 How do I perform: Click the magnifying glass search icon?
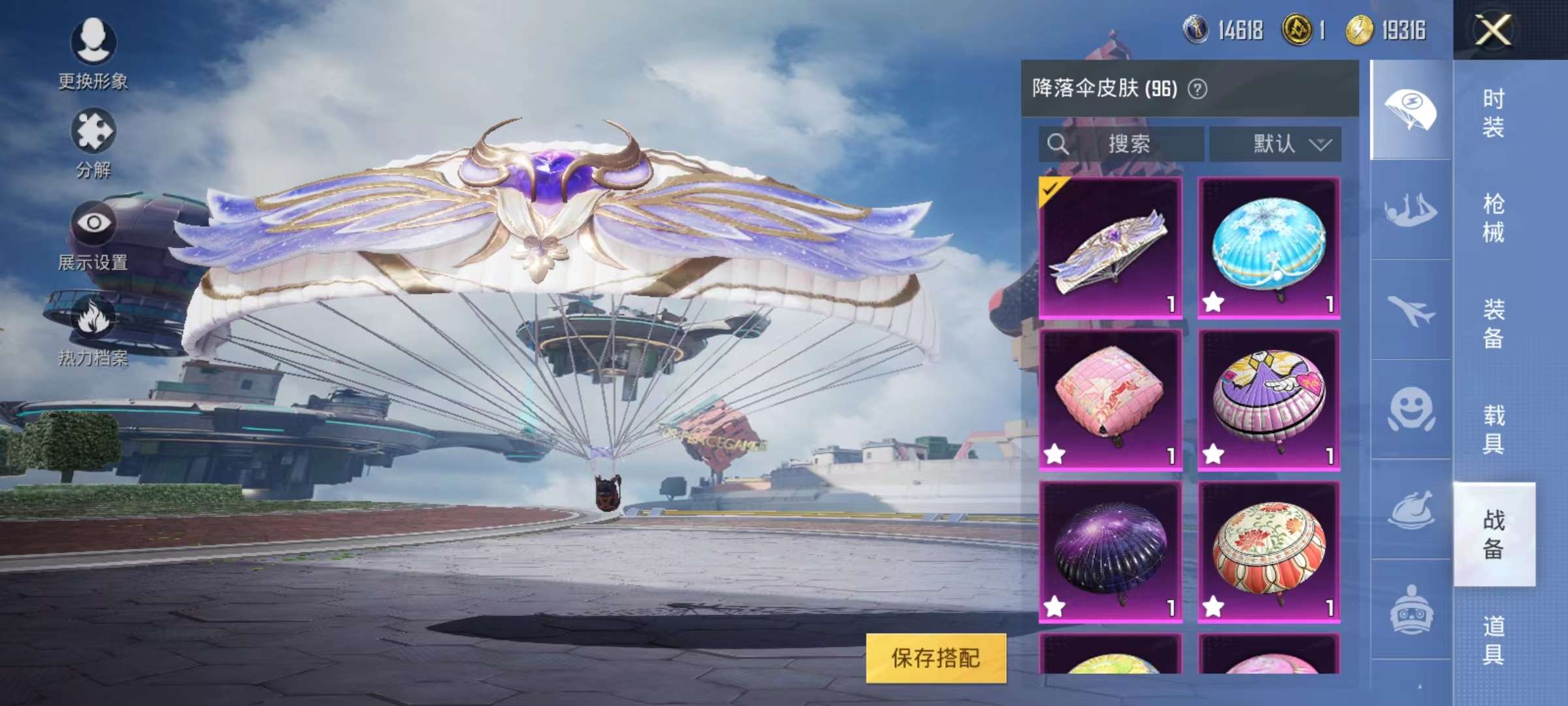[x=1058, y=144]
